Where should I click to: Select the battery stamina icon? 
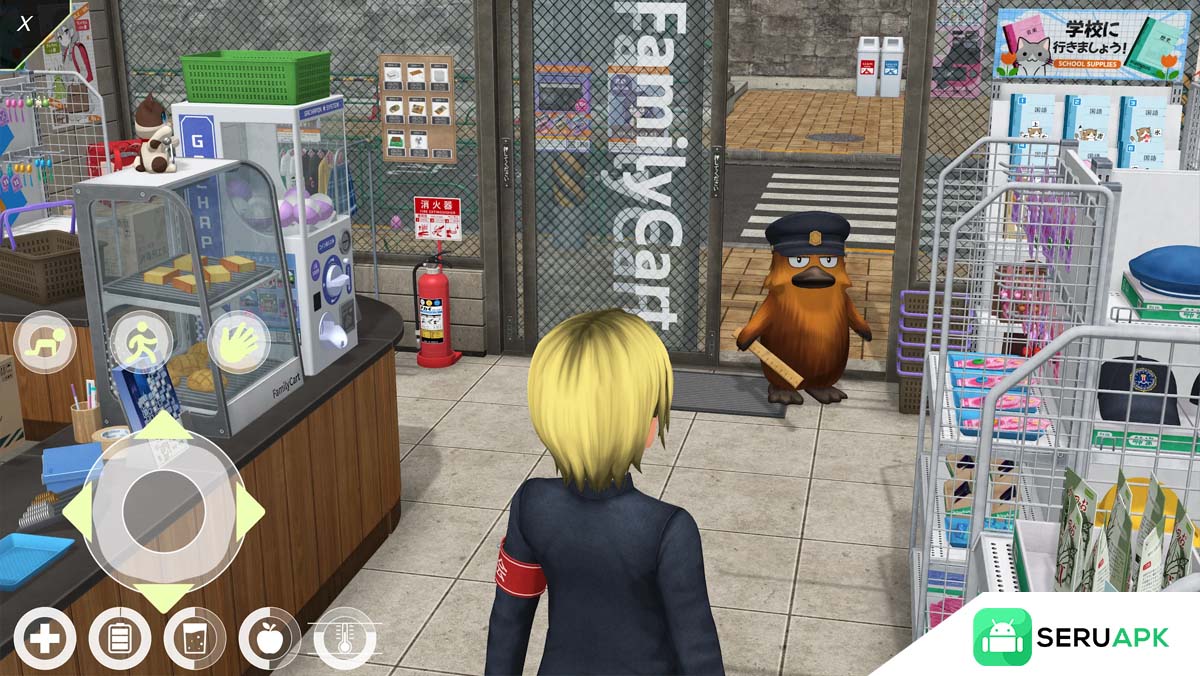[119, 638]
